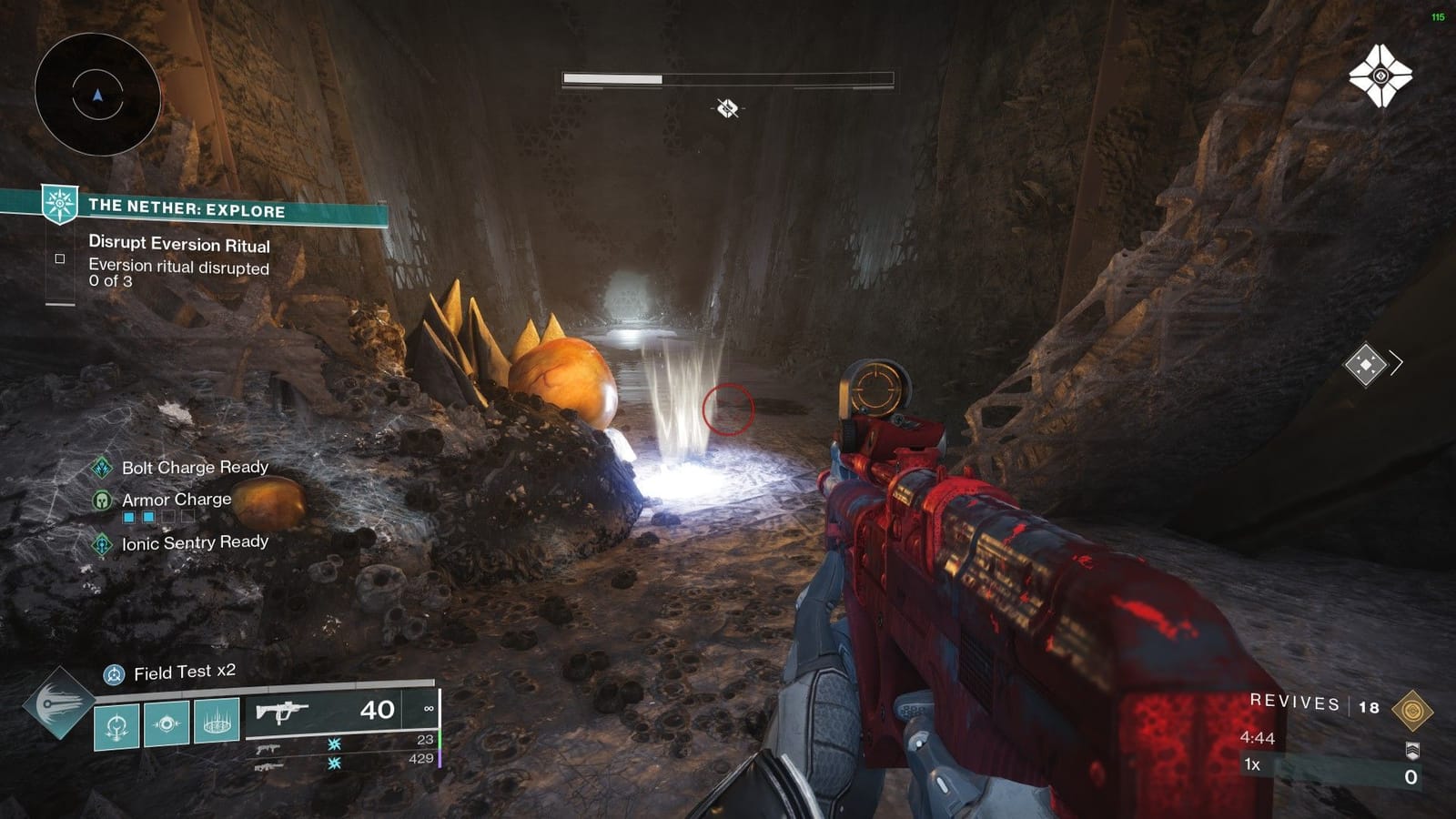Click the 4:44 countdown timer
This screenshot has height=819, width=1456.
1257,736
